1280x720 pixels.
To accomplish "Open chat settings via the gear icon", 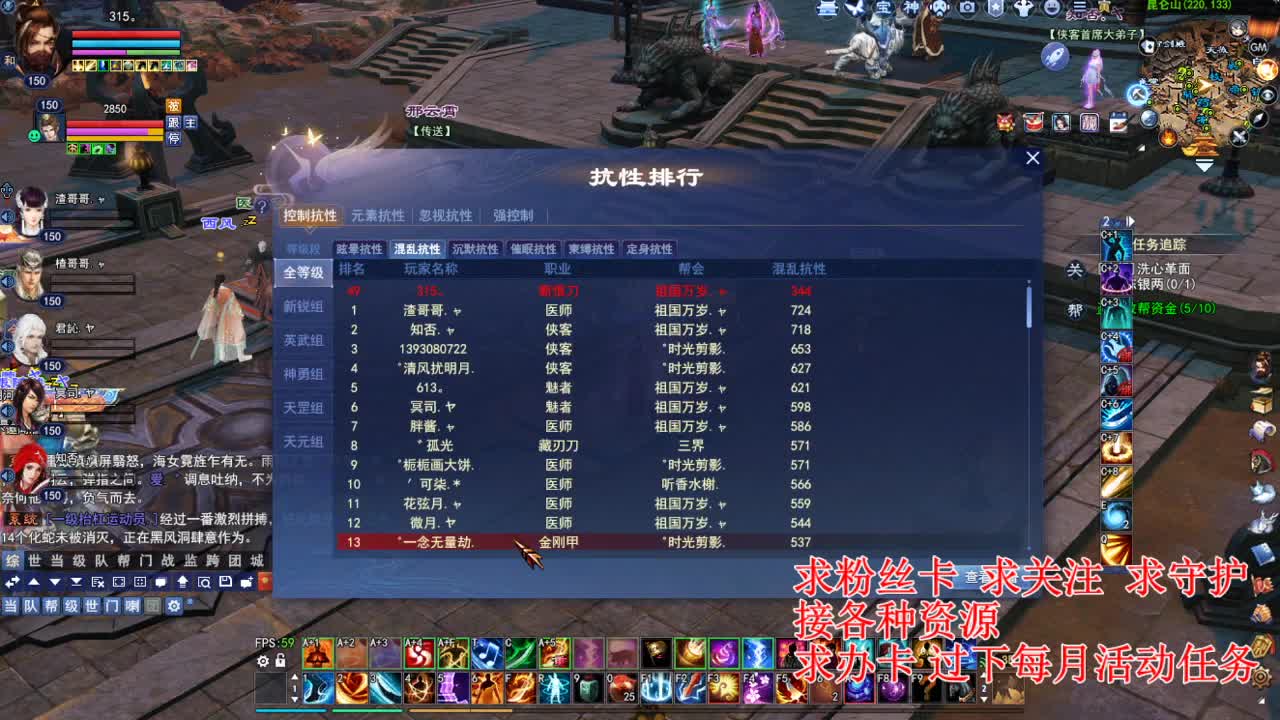I will [173, 604].
